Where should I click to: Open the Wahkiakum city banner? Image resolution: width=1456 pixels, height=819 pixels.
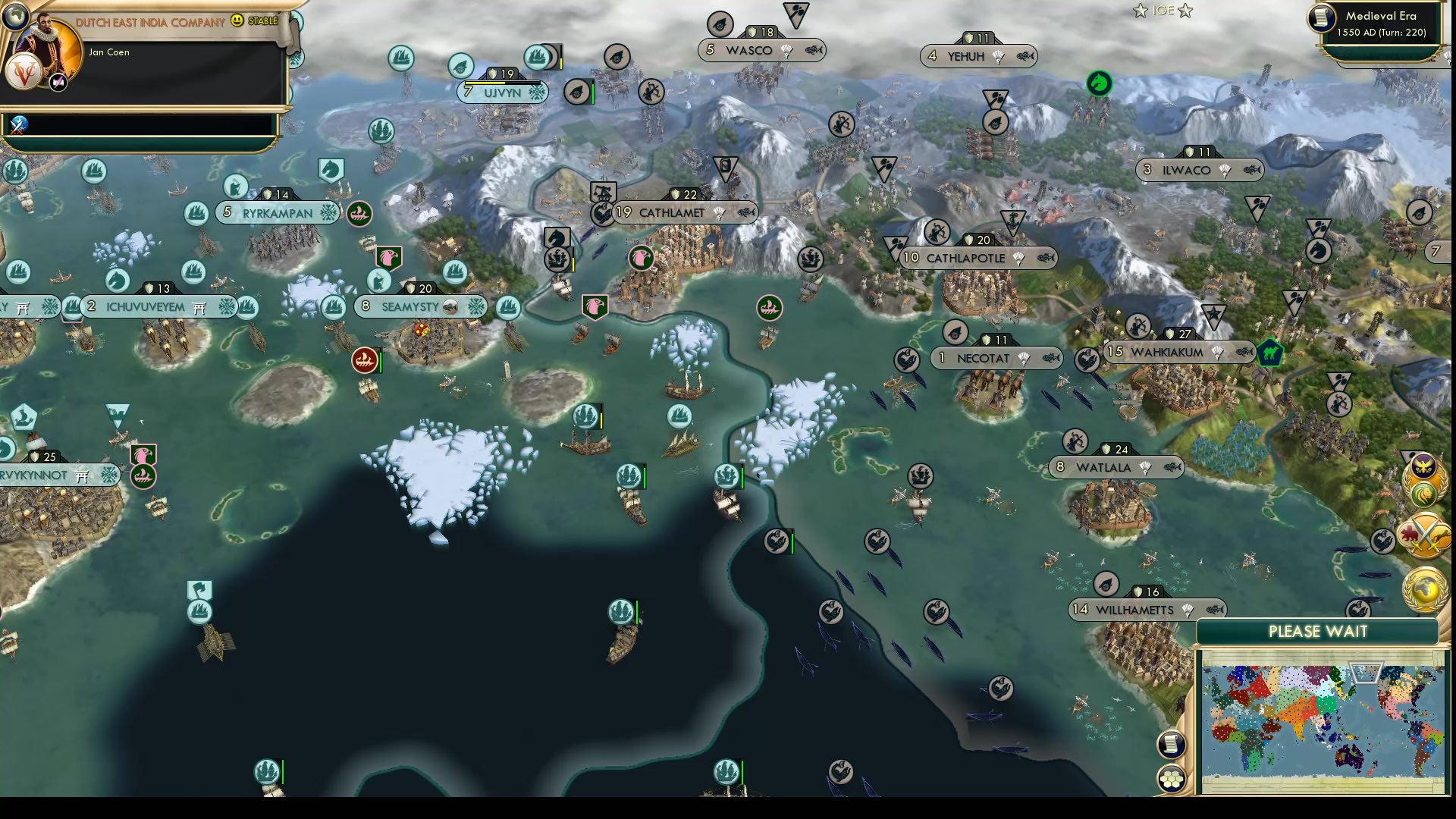click(x=1179, y=352)
